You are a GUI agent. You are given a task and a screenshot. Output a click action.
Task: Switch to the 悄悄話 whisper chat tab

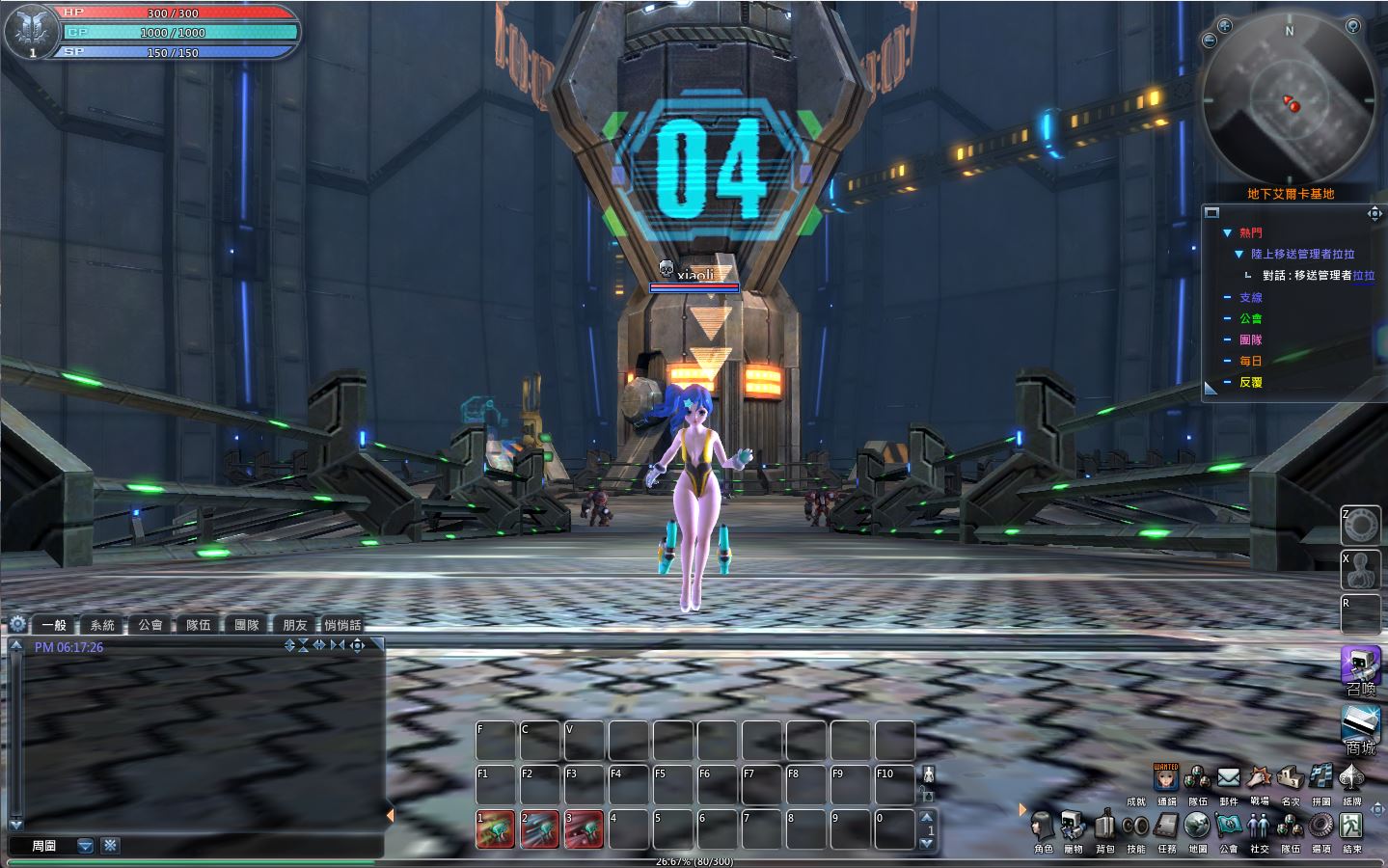pyautogui.click(x=342, y=625)
